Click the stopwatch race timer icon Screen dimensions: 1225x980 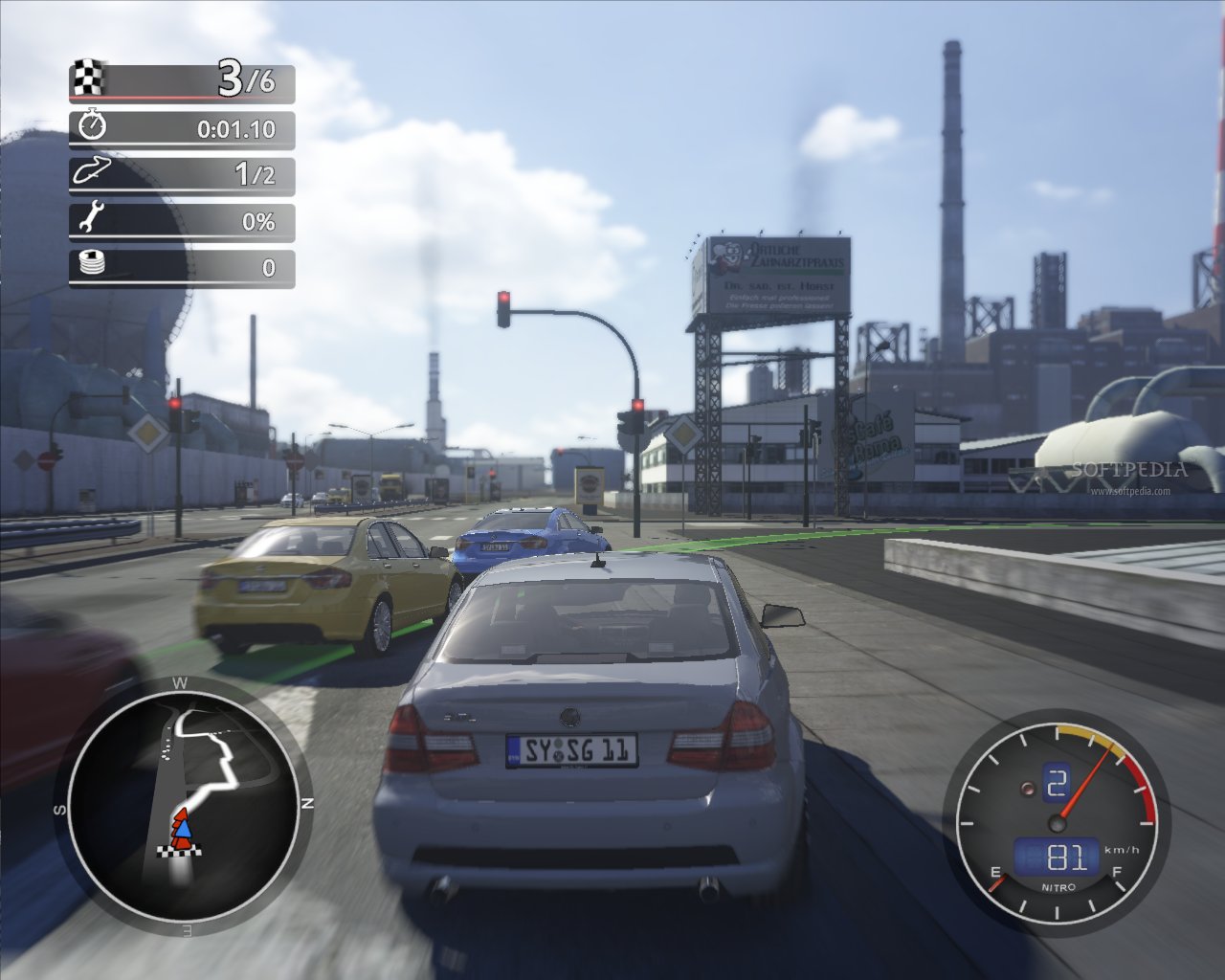pos(92,126)
